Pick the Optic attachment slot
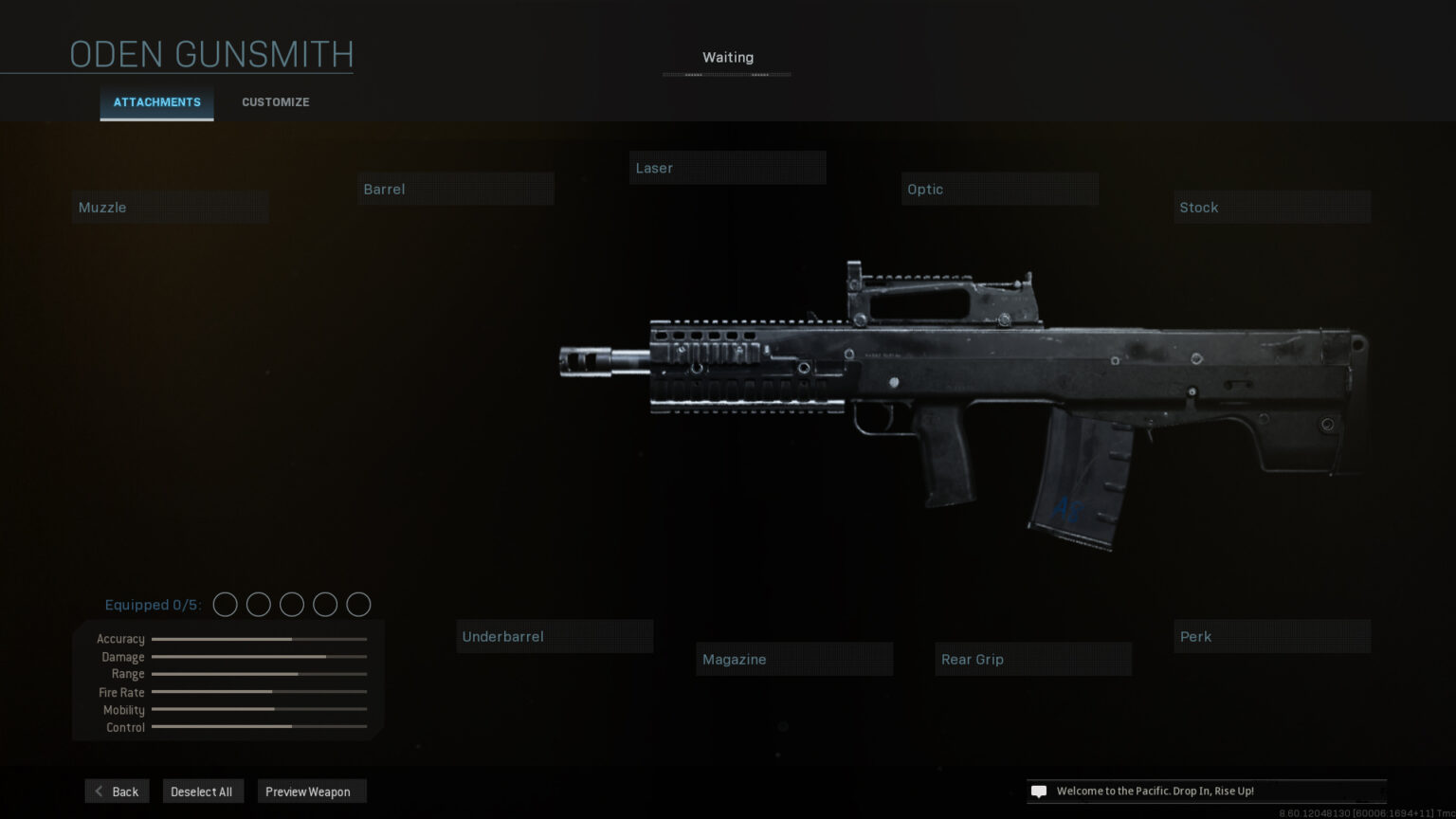Screen dimensions: 1456x819 999,190
